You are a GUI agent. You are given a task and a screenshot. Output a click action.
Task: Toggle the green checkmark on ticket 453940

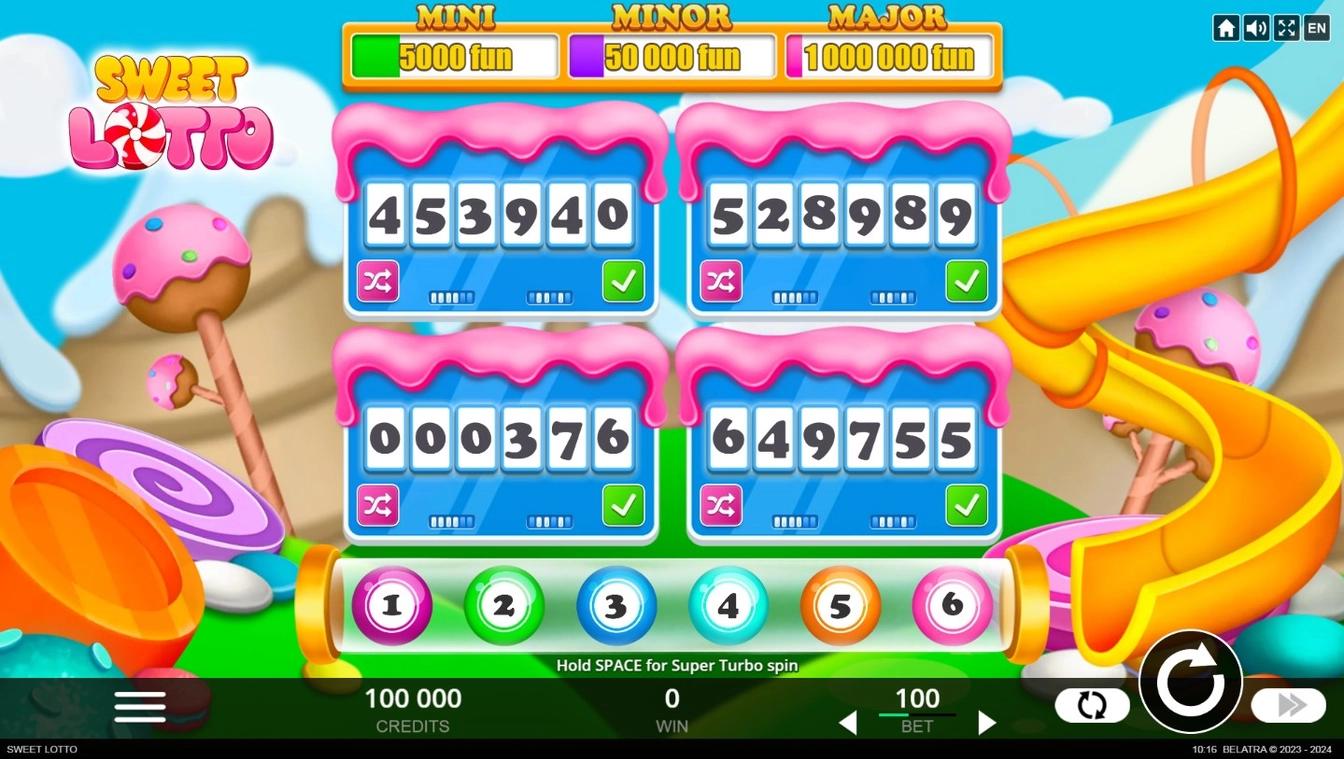pyautogui.click(x=623, y=281)
